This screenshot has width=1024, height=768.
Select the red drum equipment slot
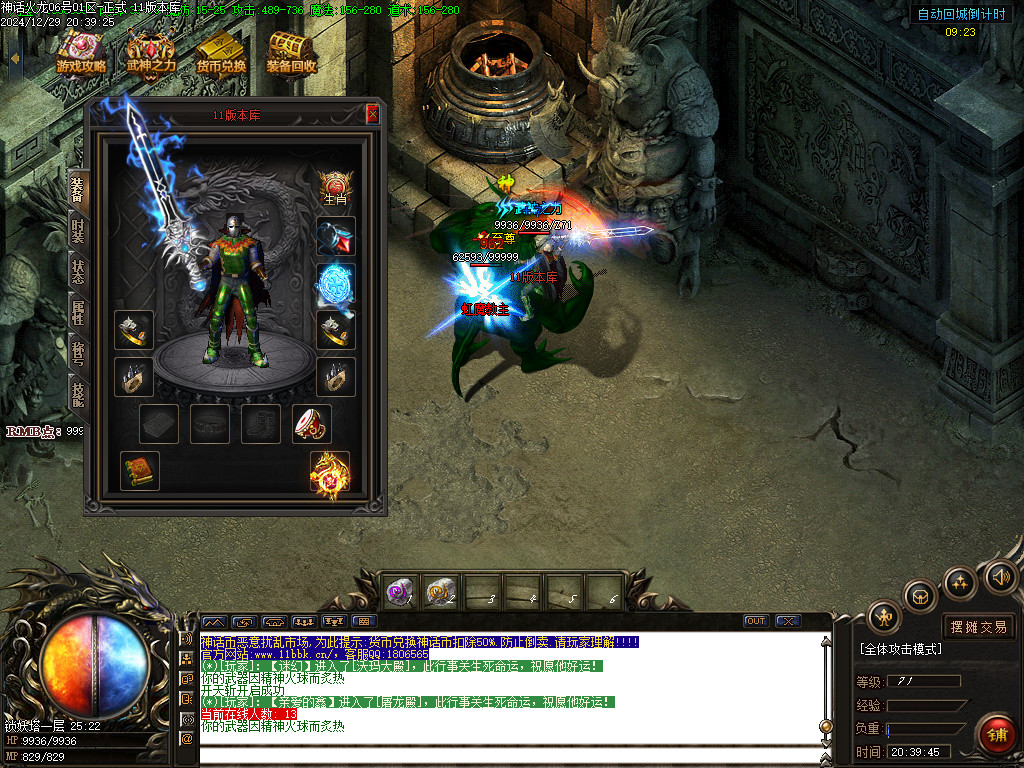312,424
